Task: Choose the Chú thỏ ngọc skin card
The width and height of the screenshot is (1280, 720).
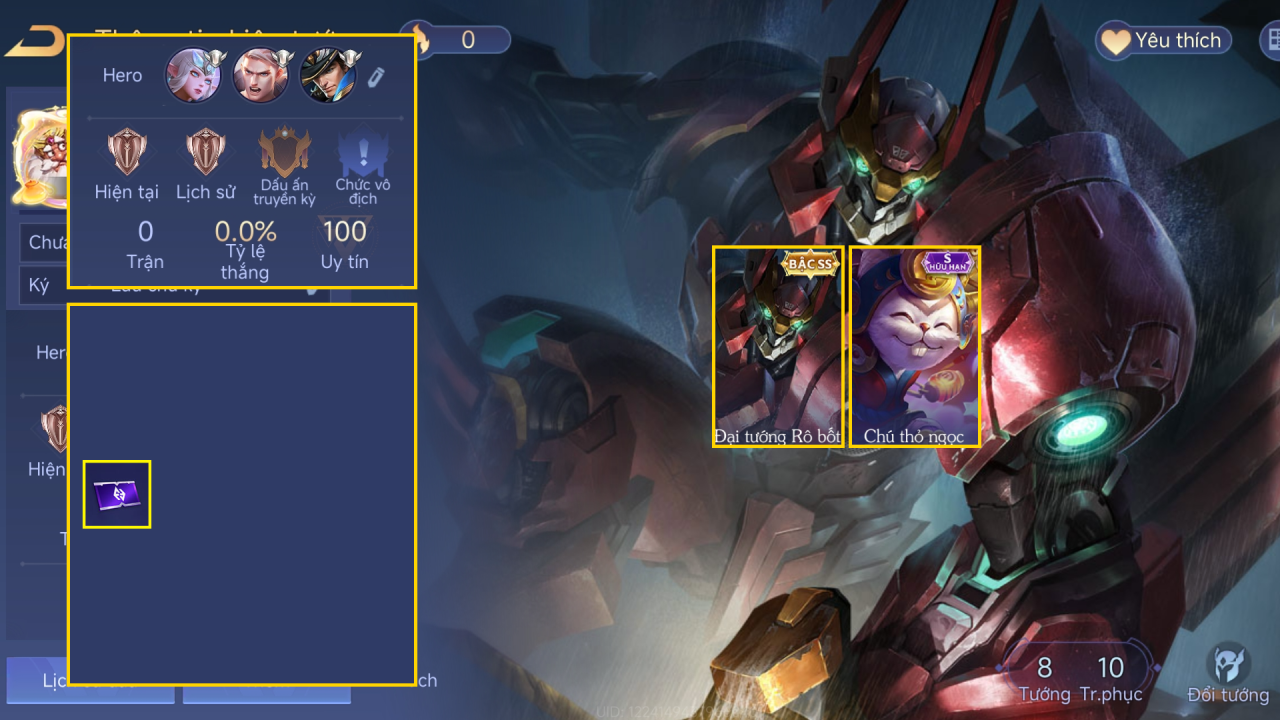Action: pyautogui.click(x=914, y=345)
